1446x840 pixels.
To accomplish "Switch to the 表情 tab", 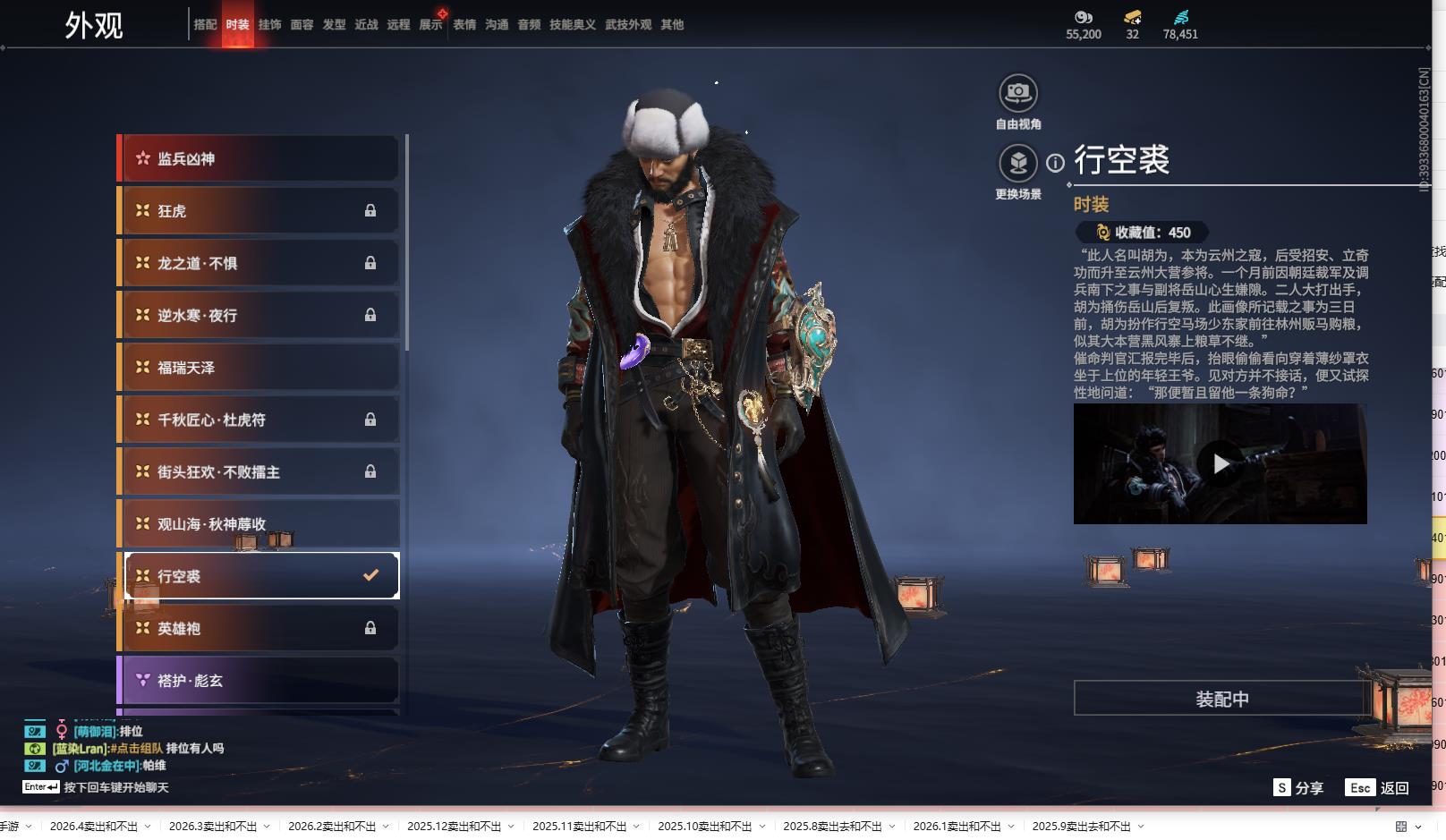I will pyautogui.click(x=464, y=25).
